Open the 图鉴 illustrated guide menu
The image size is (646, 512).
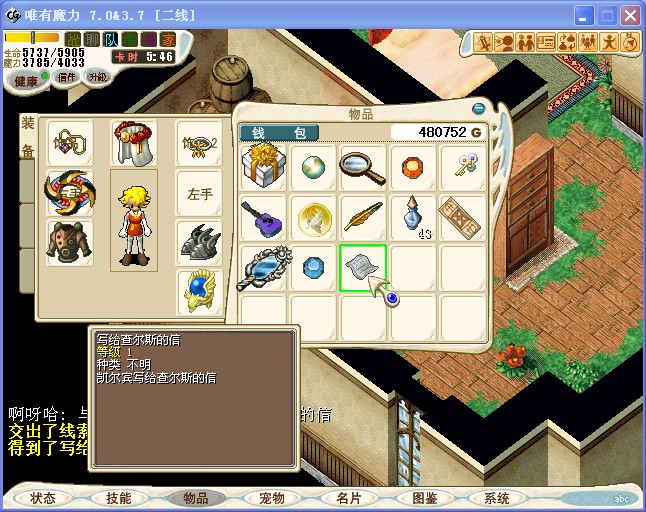424,498
